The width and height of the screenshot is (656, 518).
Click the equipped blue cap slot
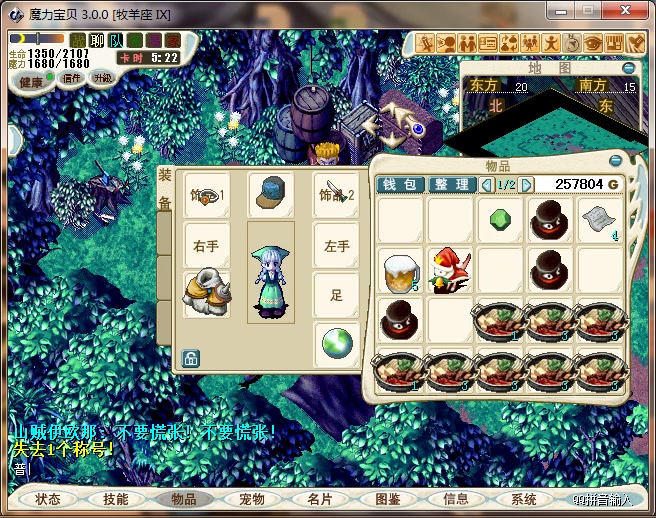point(269,195)
